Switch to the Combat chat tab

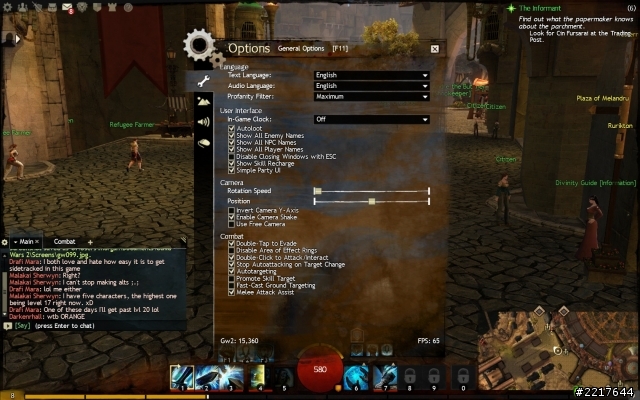[64, 241]
